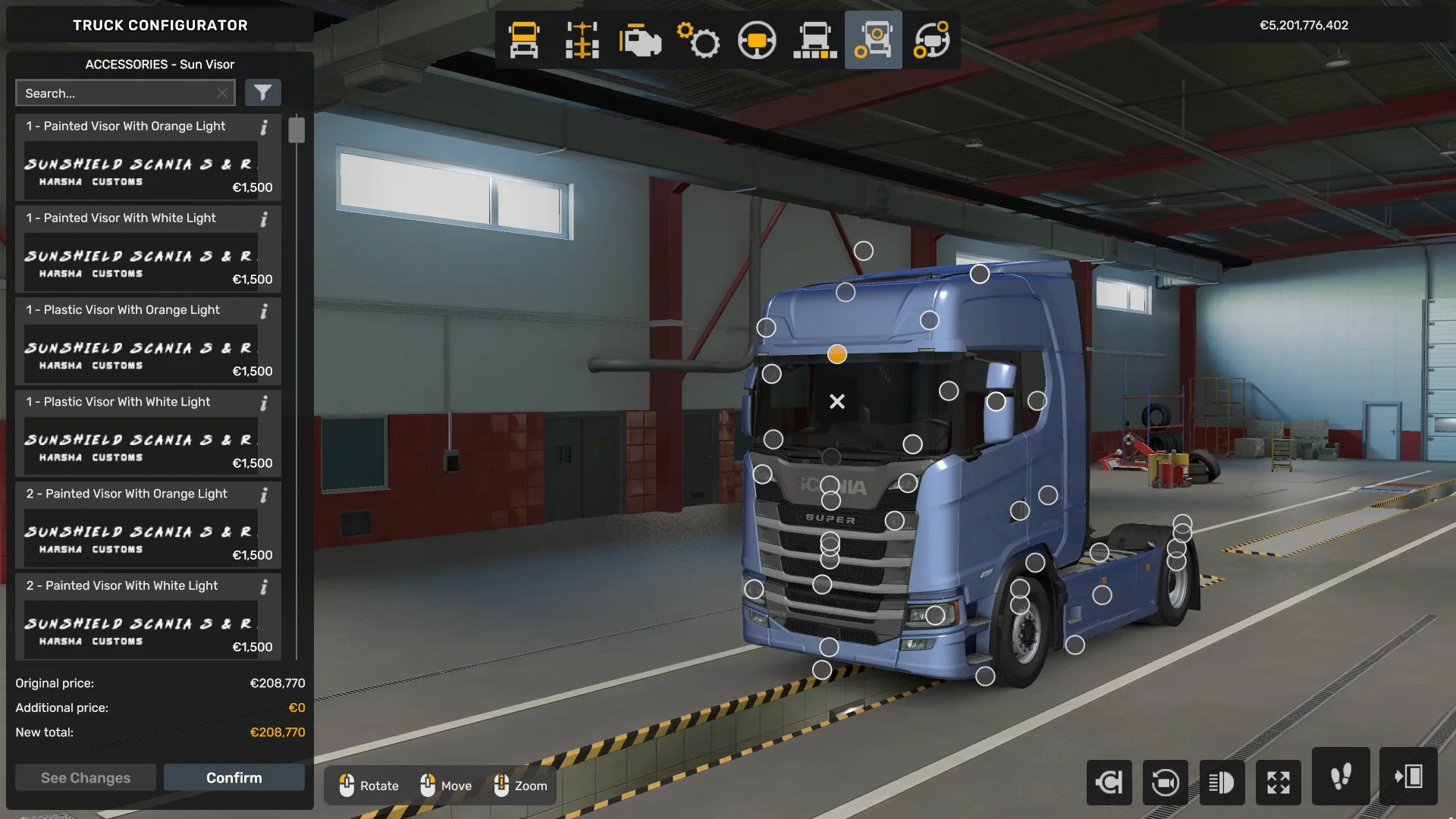
Task: Open the search filter options
Action: 263,93
